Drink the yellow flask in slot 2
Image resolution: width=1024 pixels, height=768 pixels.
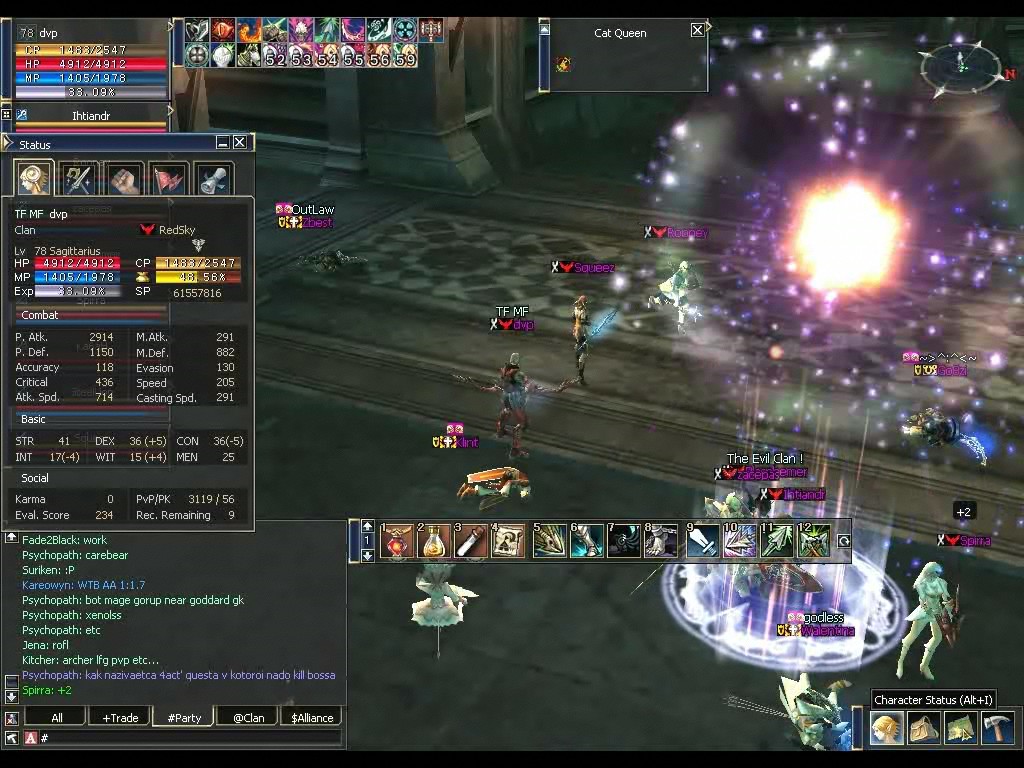pos(433,541)
